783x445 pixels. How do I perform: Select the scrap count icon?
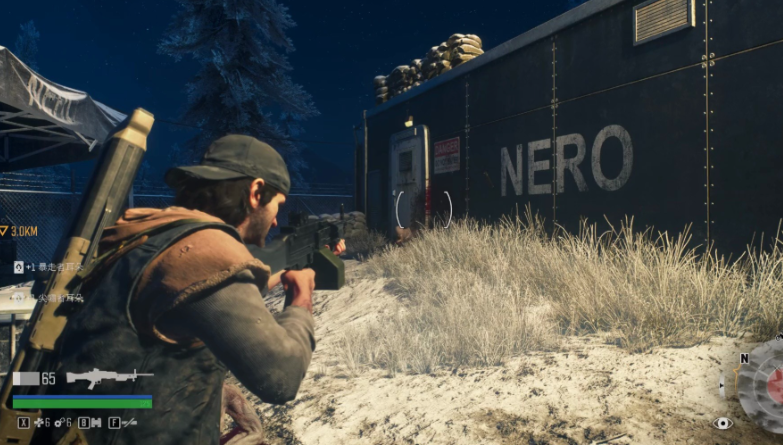[56, 423]
